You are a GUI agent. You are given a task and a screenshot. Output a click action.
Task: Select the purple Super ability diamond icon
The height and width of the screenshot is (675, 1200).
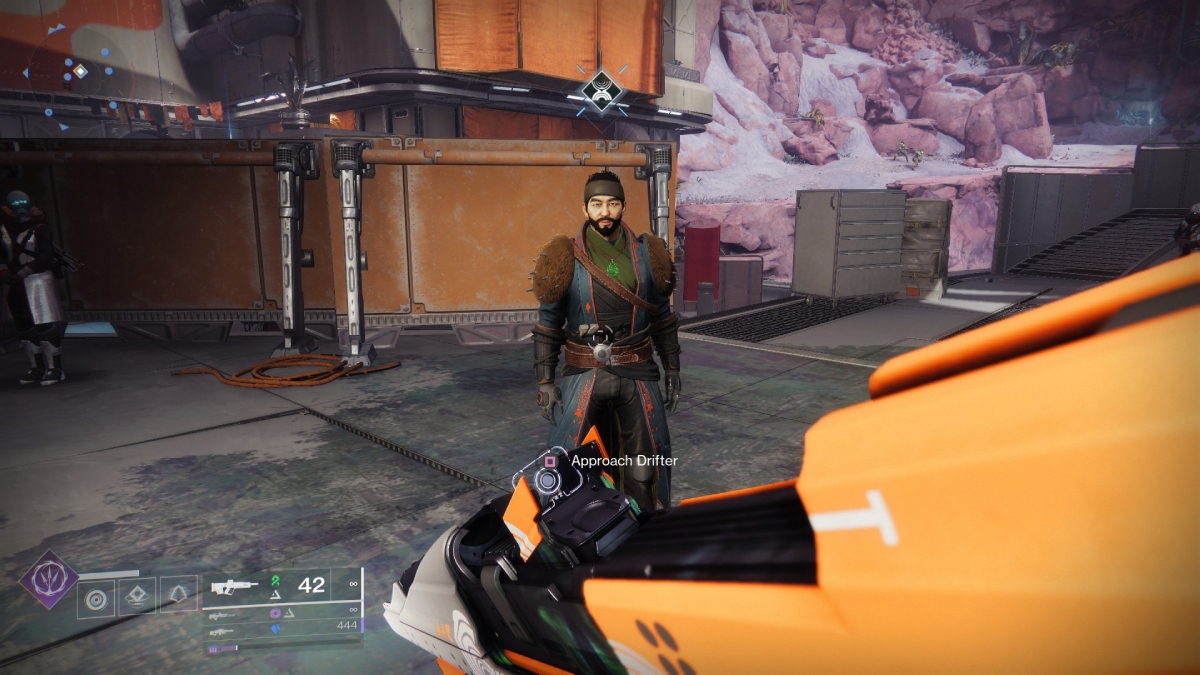point(49,580)
